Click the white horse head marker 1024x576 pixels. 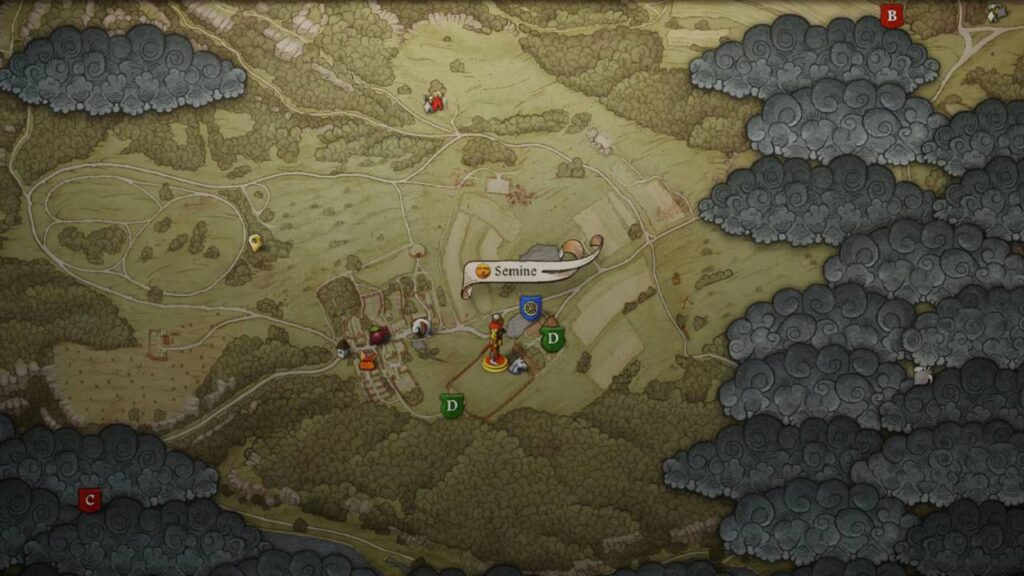pyautogui.click(x=518, y=367)
